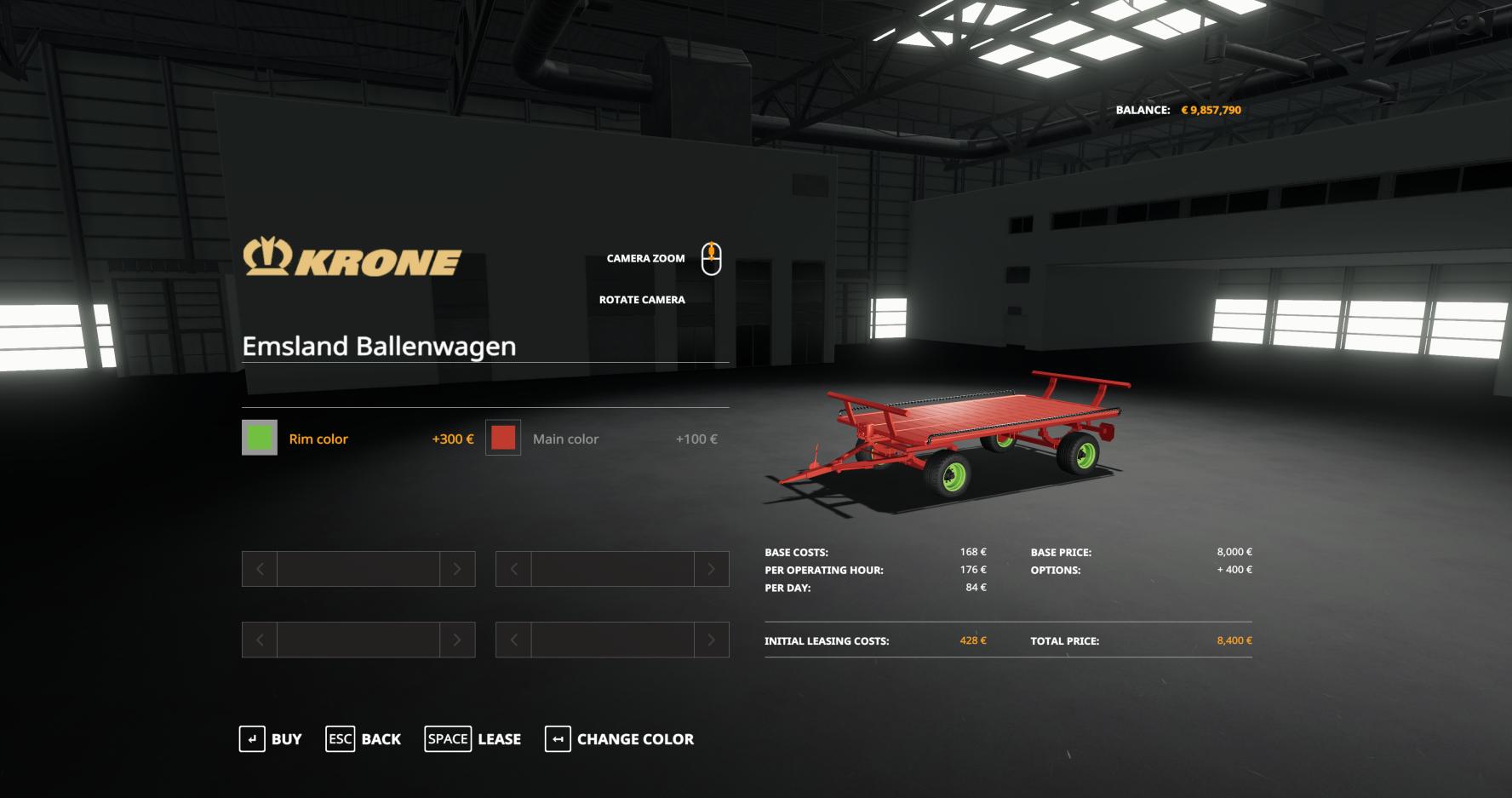Choose the red Main color swatch
Viewport: 1512px width, 798px height.
(503, 438)
